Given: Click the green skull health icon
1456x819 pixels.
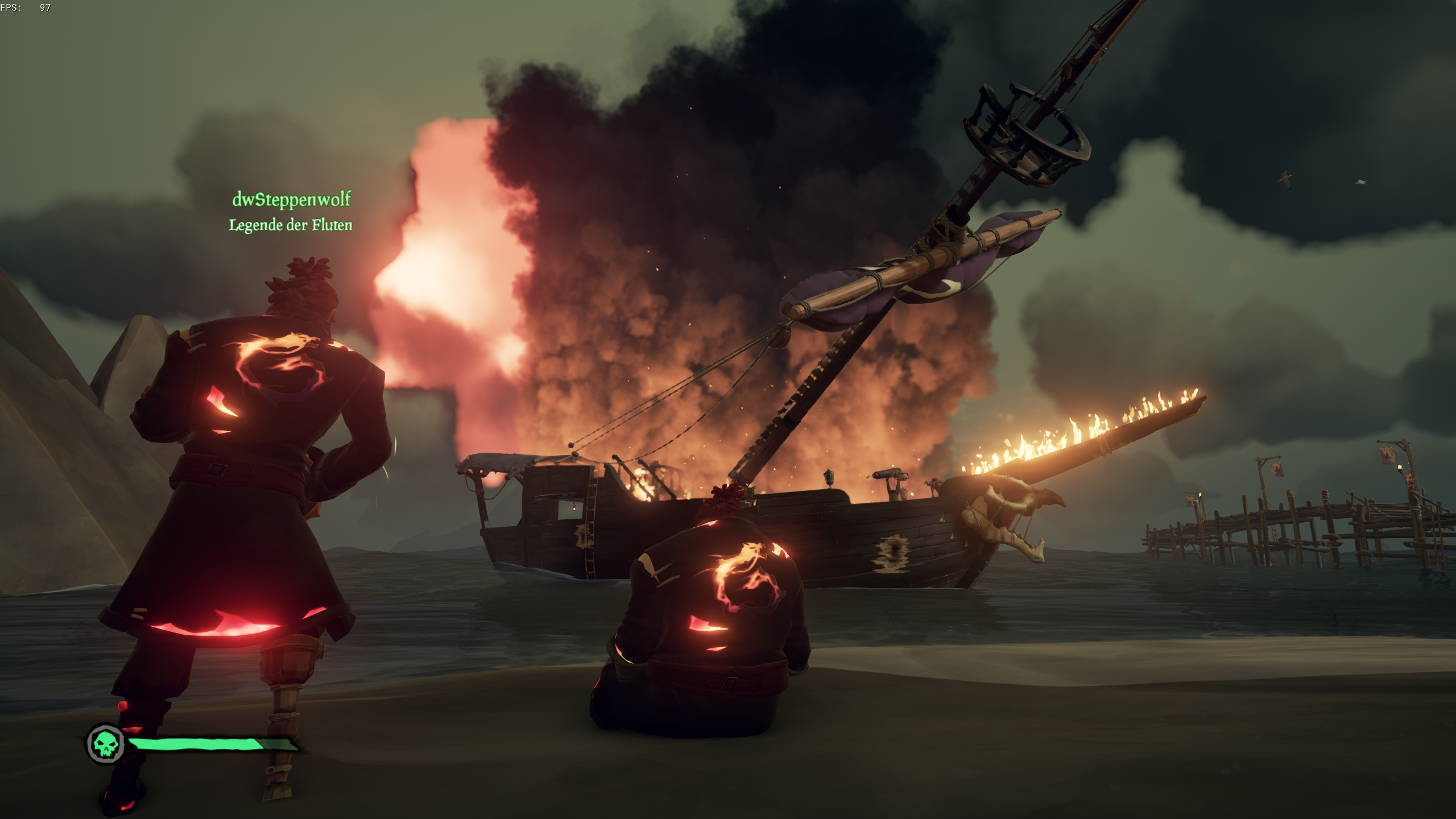Looking at the screenshot, I should pos(106,744).
